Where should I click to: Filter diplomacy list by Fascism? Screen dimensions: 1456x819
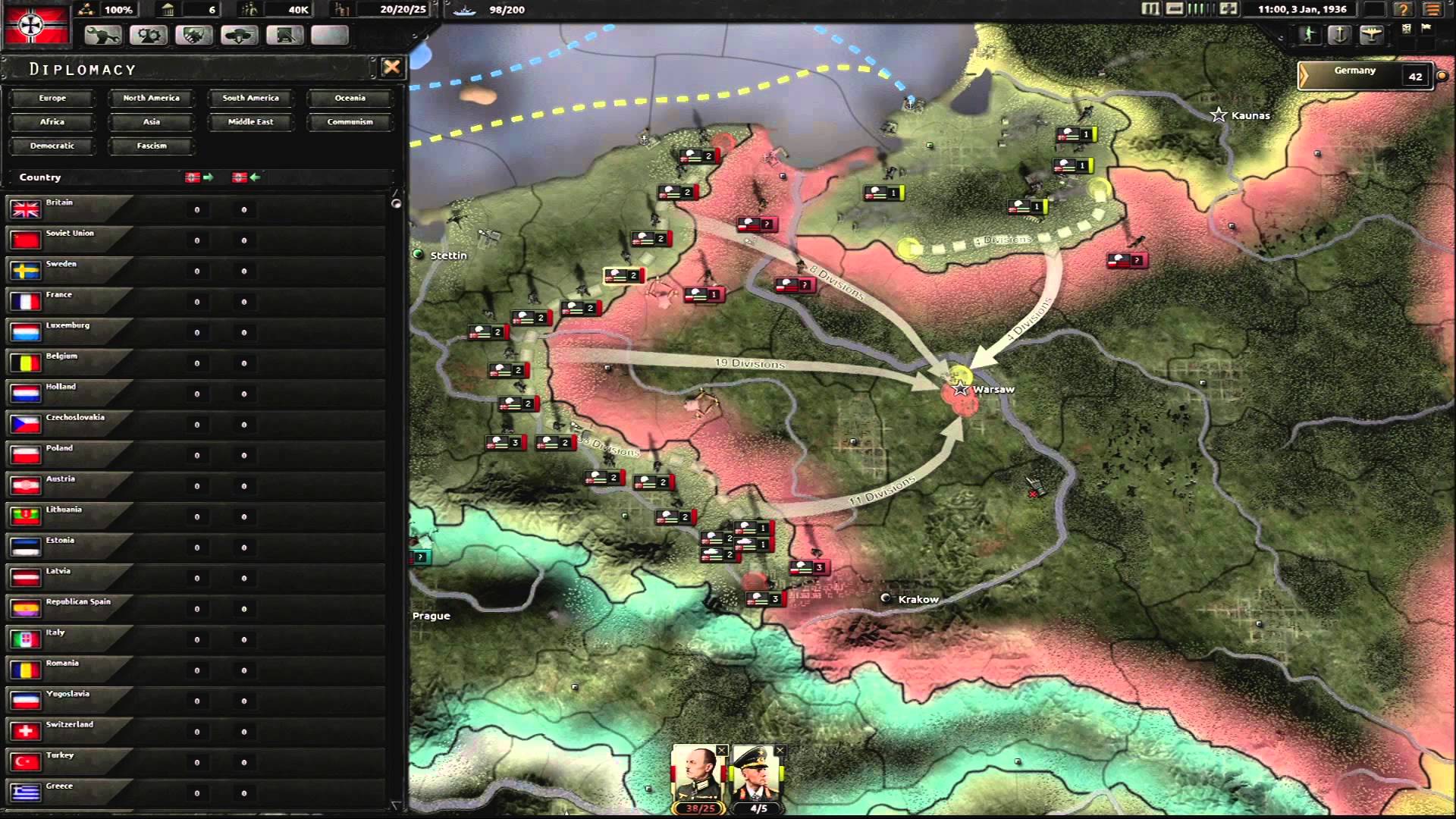(x=151, y=146)
